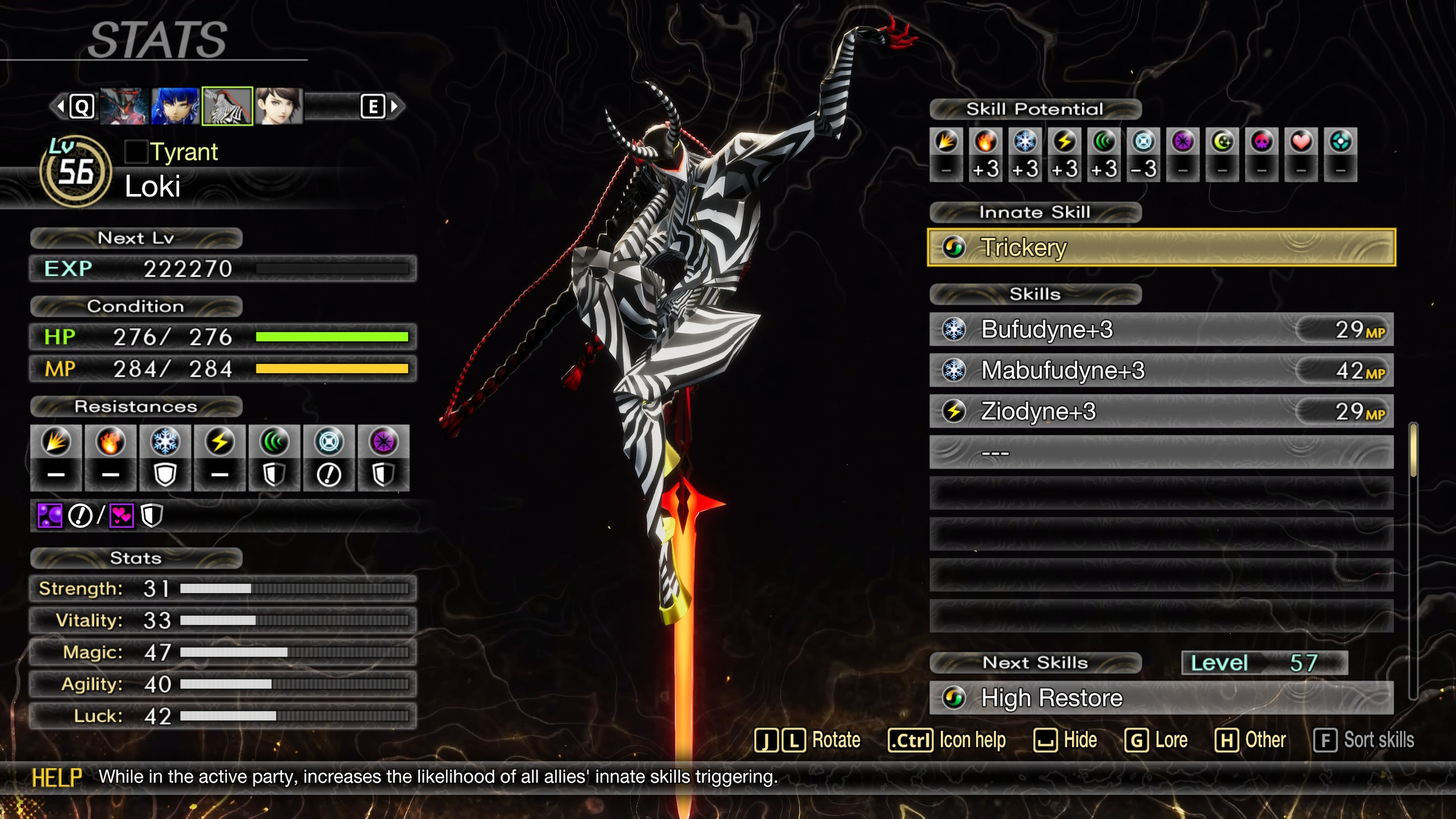Click the fire skill potential icon
The image size is (1456, 819).
point(986,142)
